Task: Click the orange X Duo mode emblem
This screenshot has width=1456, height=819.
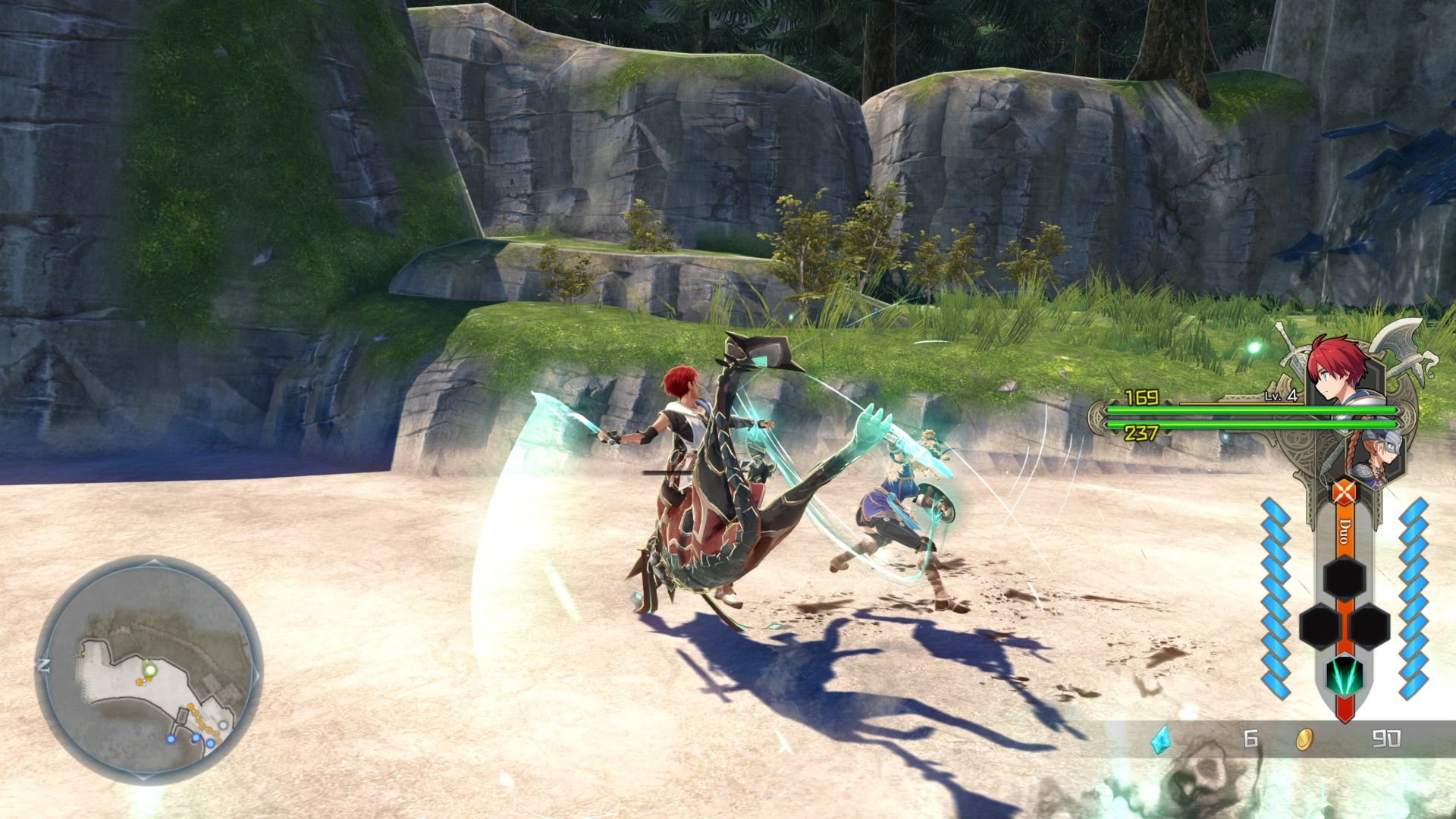Action: tap(1343, 491)
